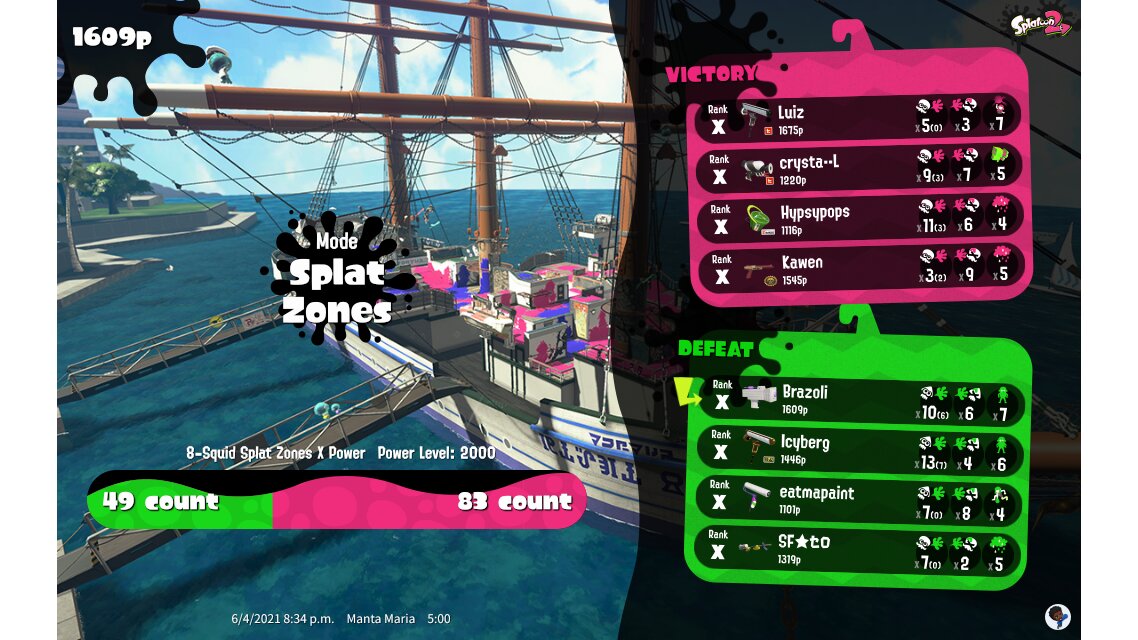The image size is (1138, 640).
Task: Choose the SF★to player row
Action: pos(858,550)
